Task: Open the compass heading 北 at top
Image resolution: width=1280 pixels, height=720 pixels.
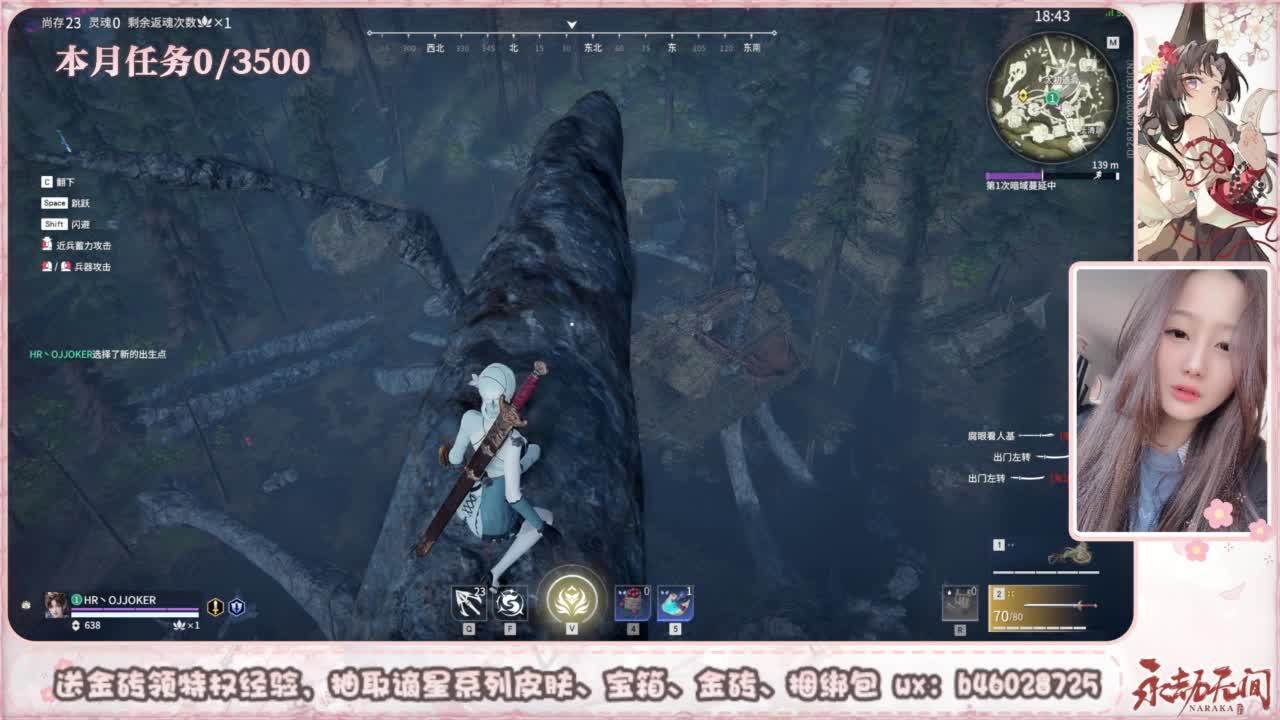Action: point(511,46)
